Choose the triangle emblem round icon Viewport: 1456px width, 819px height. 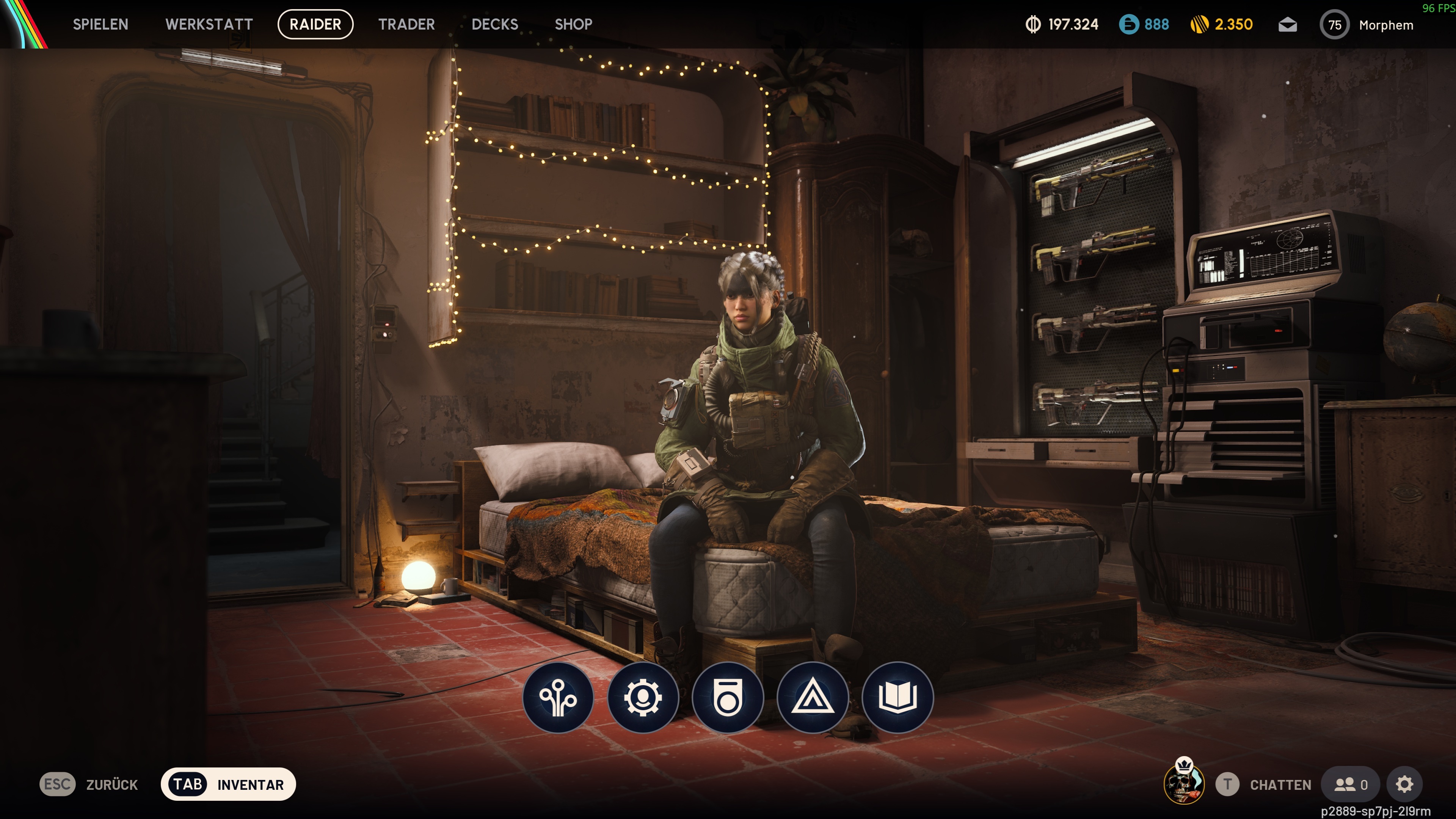tap(812, 698)
